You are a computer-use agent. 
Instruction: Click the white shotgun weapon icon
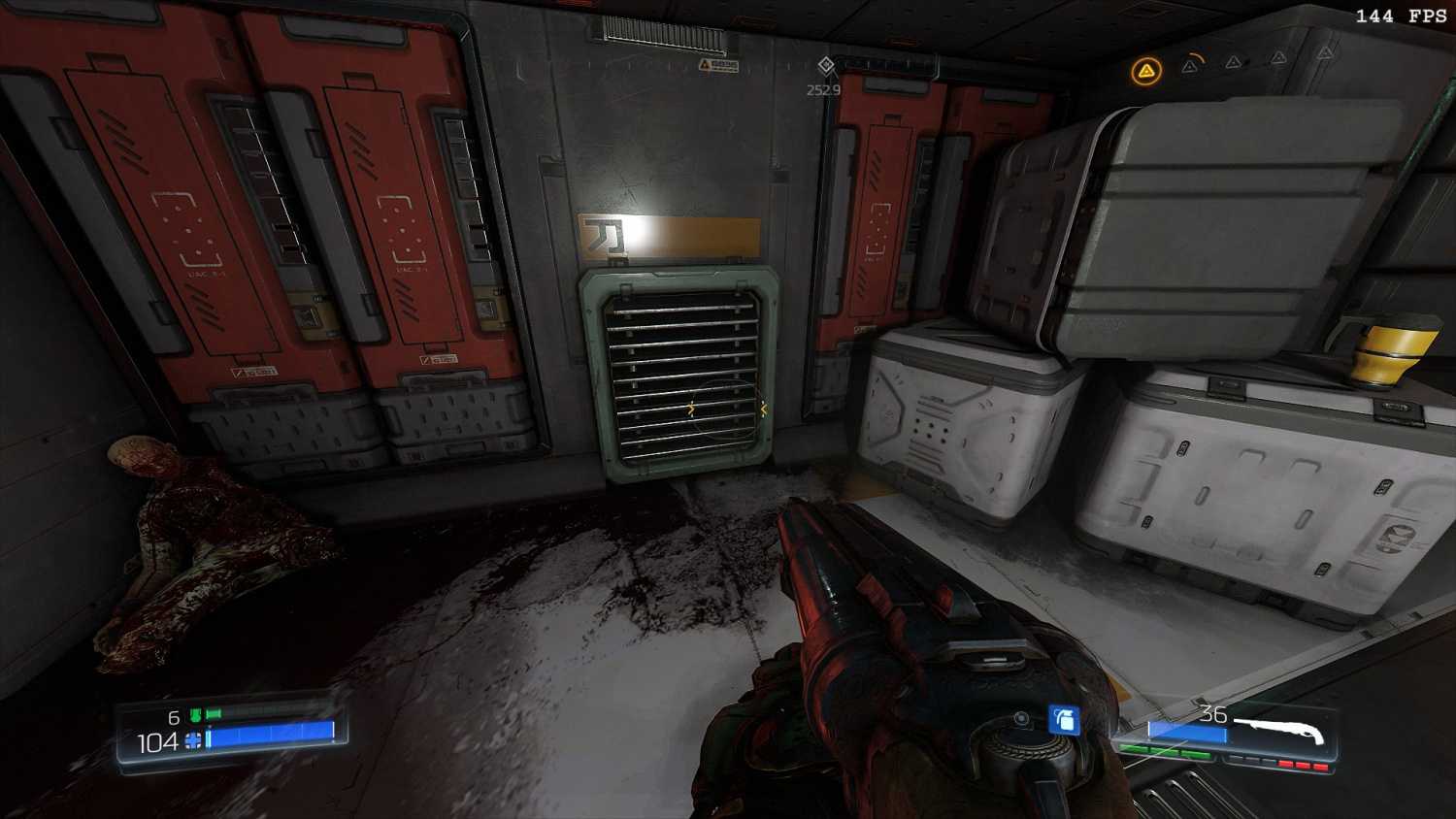[x=1279, y=730]
